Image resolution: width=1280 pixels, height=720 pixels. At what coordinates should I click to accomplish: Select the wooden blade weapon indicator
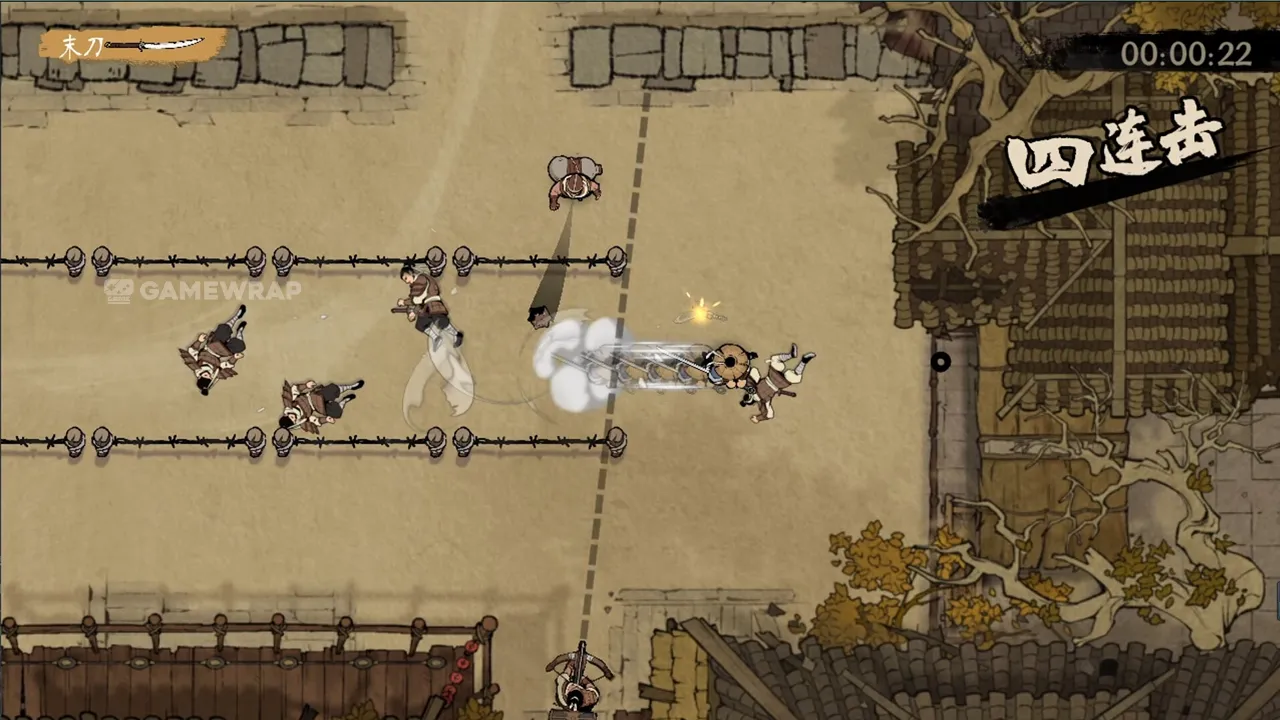(133, 46)
